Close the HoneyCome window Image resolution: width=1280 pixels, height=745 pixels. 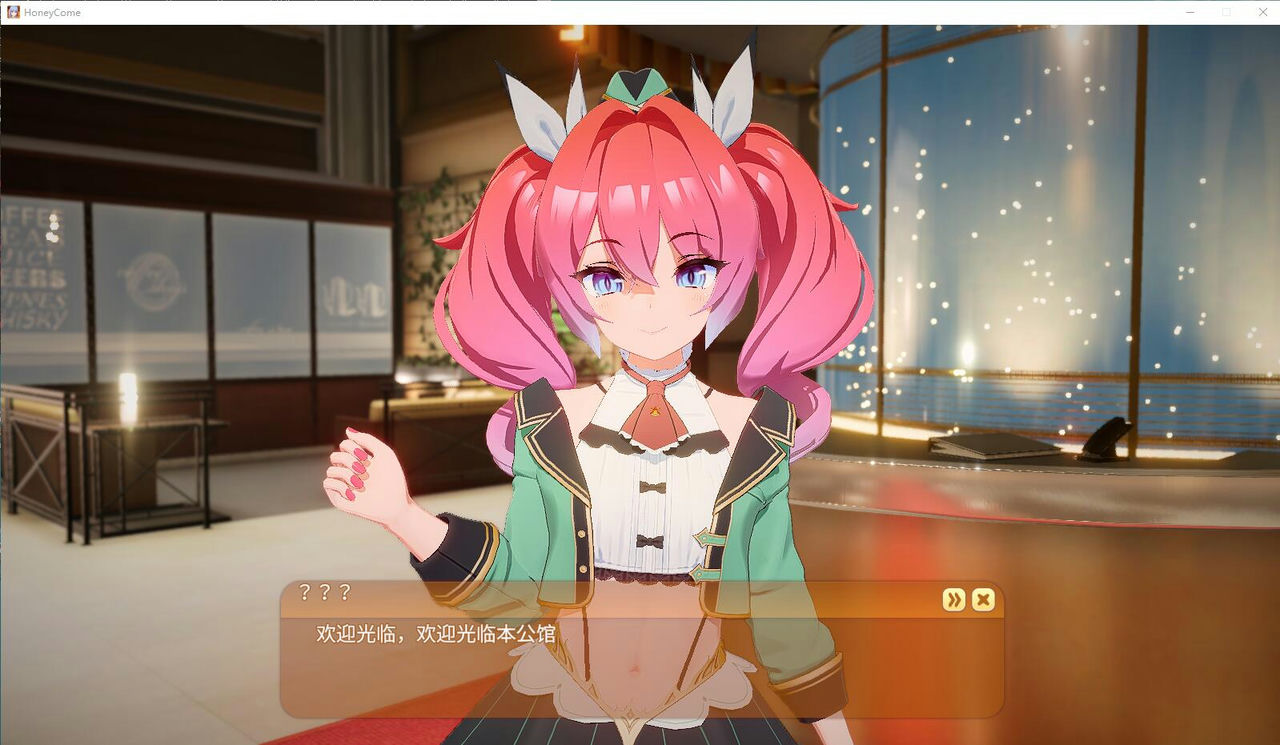coord(1263,12)
